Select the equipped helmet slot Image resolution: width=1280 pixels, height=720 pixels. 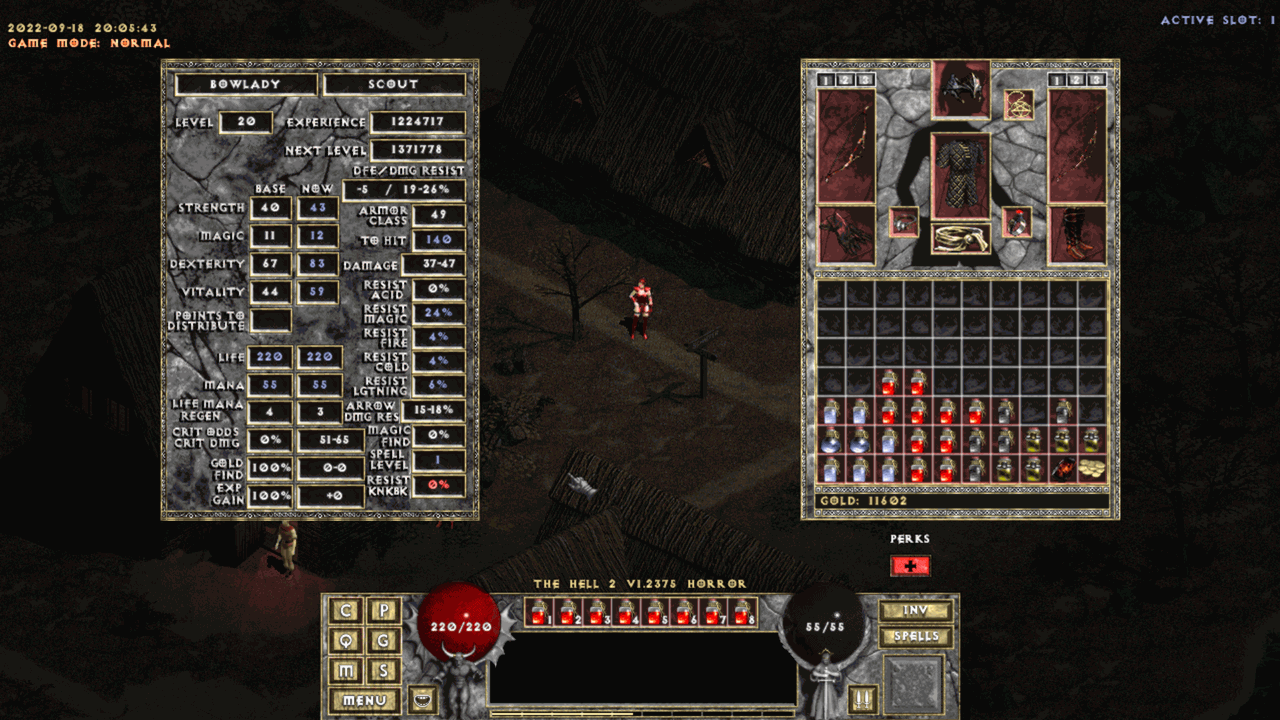[961, 89]
